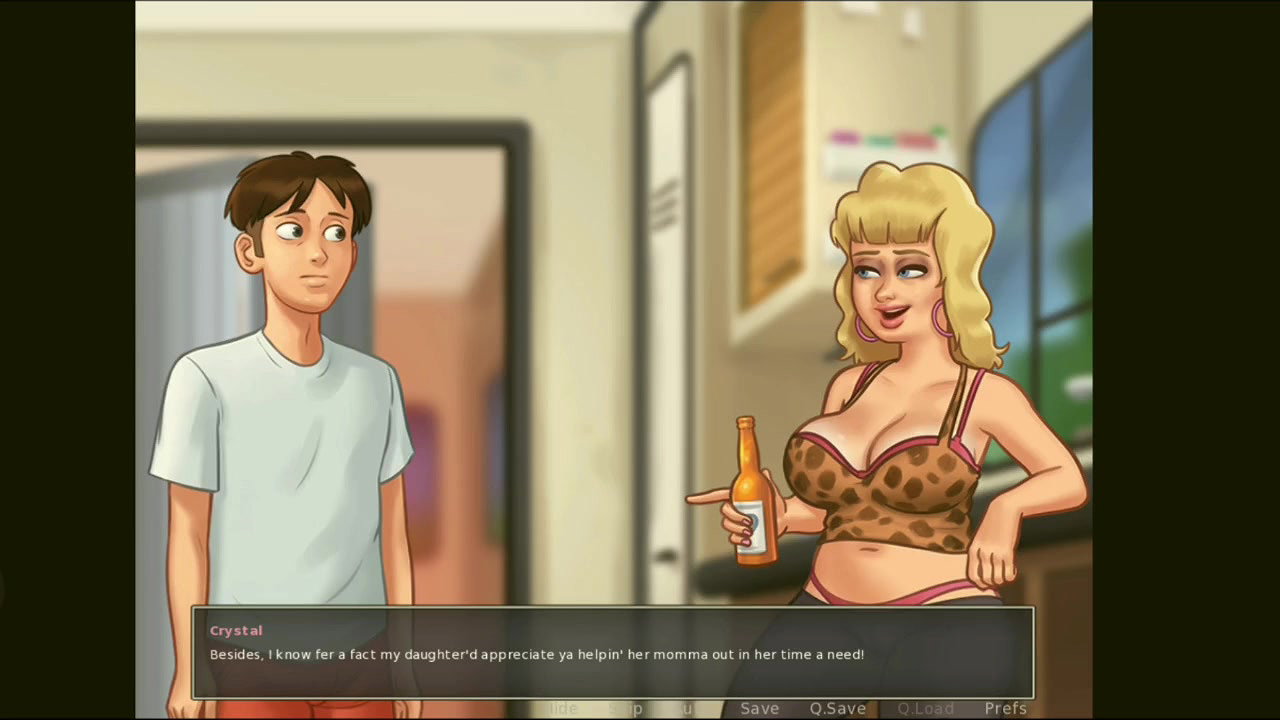This screenshot has height=720, width=1280.
Task: Open the Prefs settings menu
Action: 1005,708
